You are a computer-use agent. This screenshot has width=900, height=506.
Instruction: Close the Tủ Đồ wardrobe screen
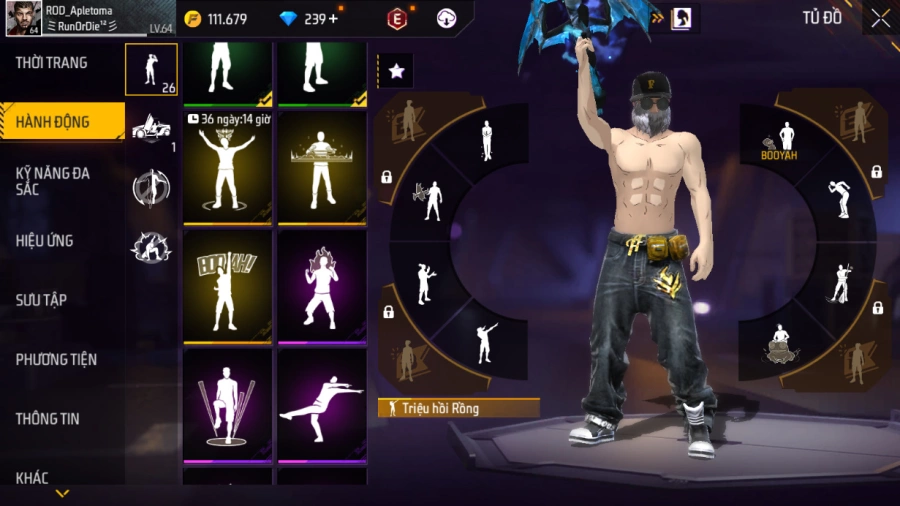[x=880, y=18]
